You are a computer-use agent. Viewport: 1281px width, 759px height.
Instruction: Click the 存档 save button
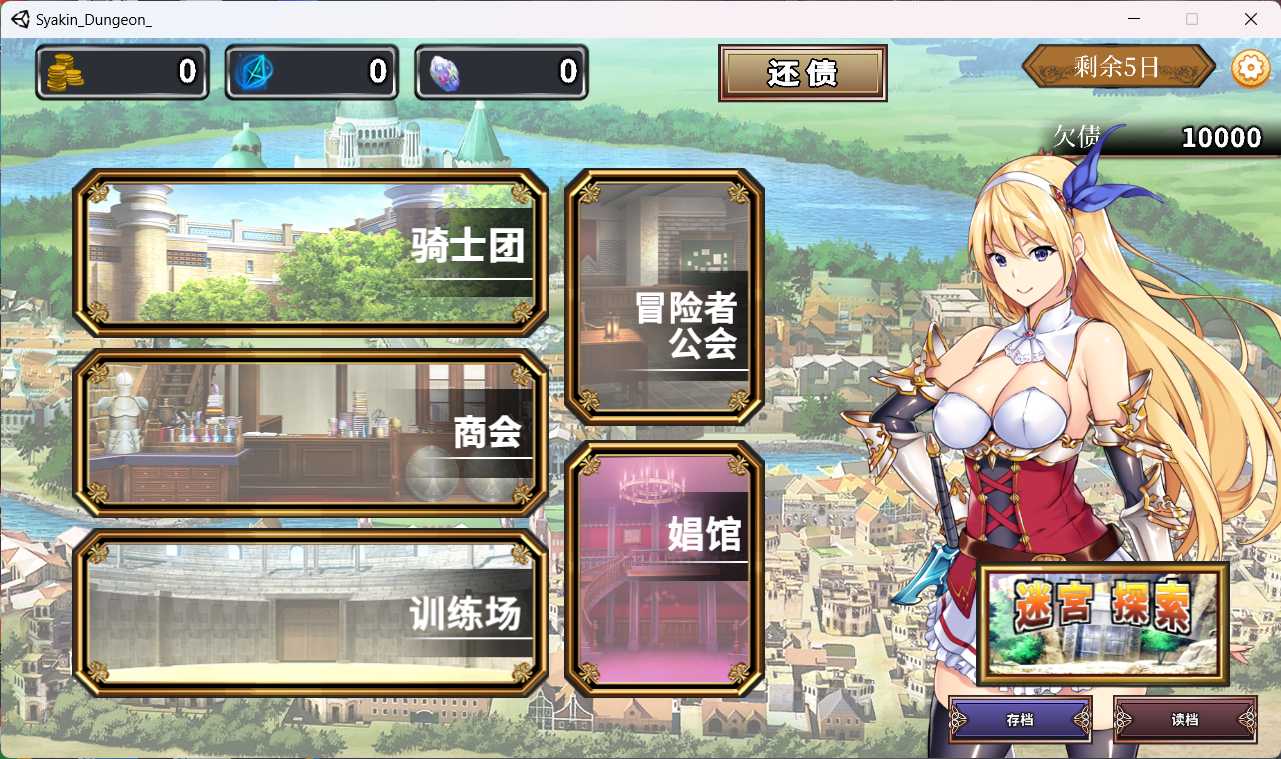point(1021,720)
